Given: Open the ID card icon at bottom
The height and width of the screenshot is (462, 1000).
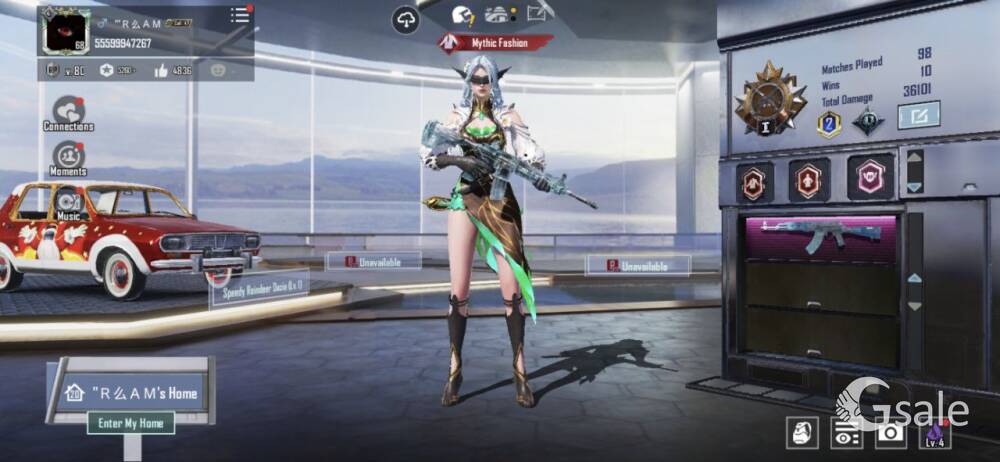Looking at the screenshot, I should [846, 432].
